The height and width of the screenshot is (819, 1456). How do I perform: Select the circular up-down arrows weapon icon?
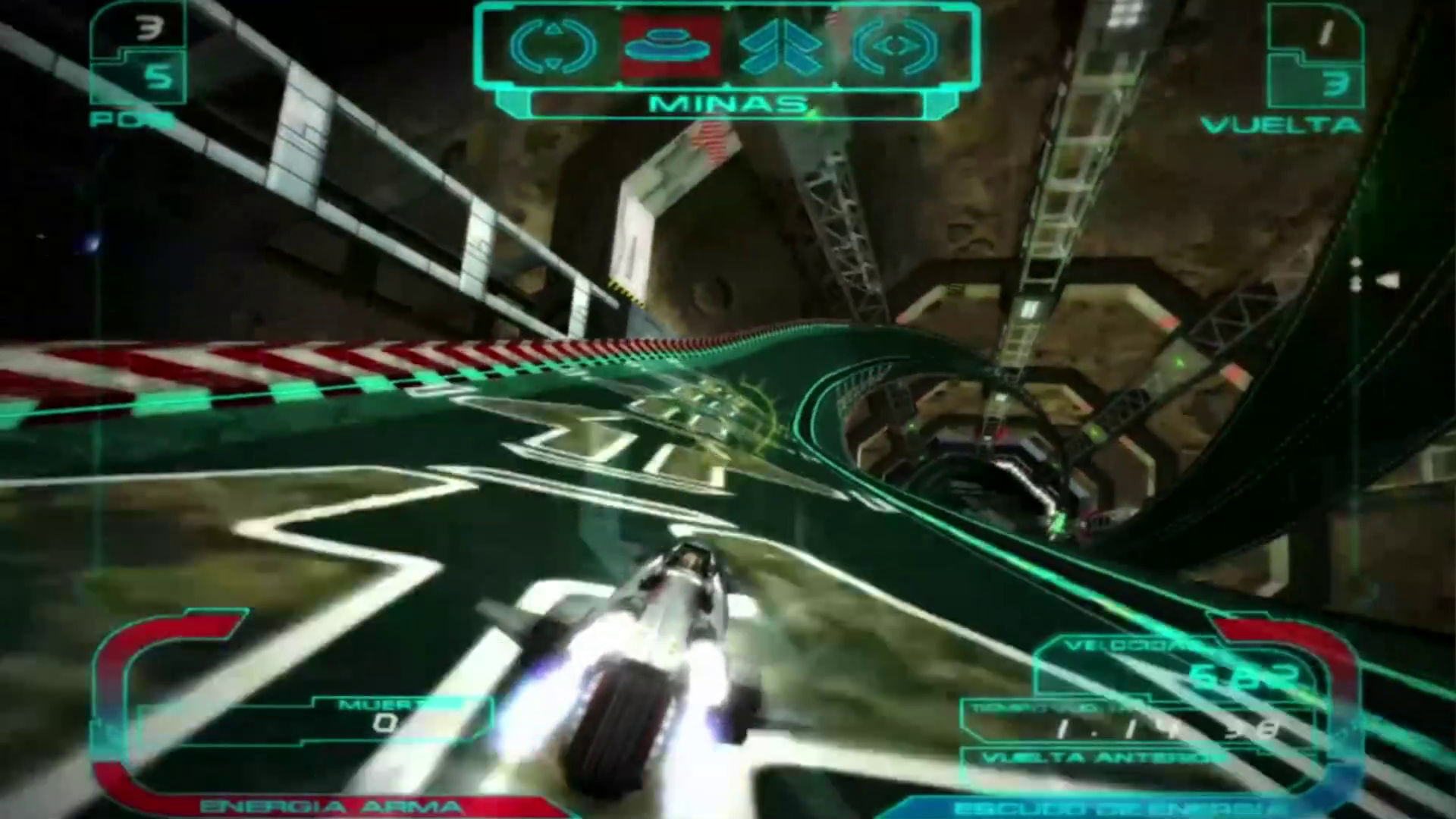point(554,46)
